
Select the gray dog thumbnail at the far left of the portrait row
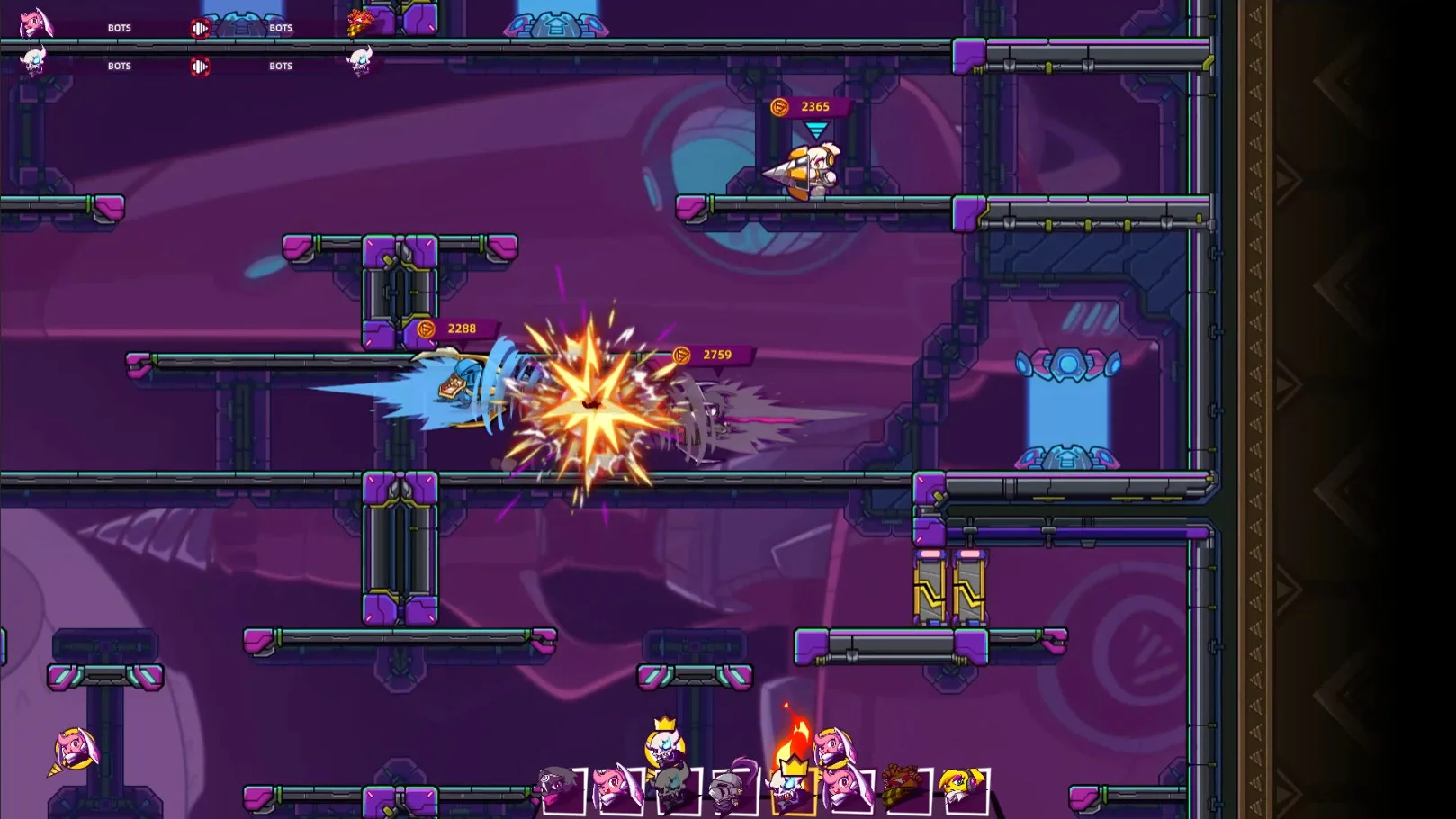point(555,786)
